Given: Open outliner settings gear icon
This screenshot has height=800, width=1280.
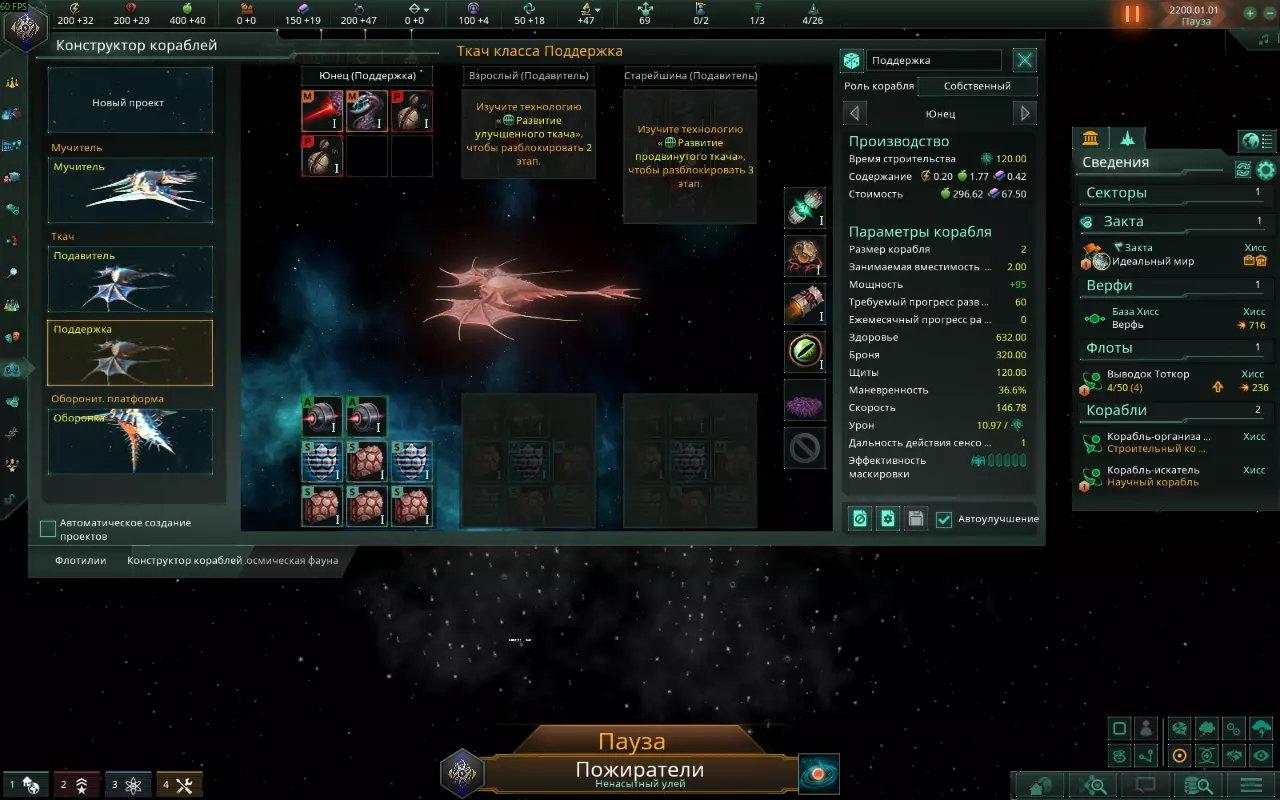Looking at the screenshot, I should click(x=1266, y=170).
